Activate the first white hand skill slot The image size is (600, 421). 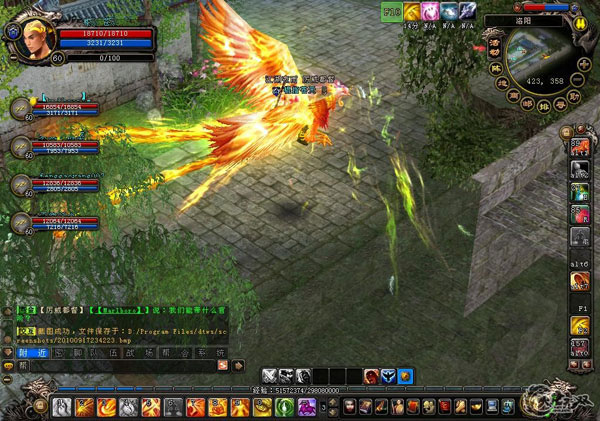(62, 406)
